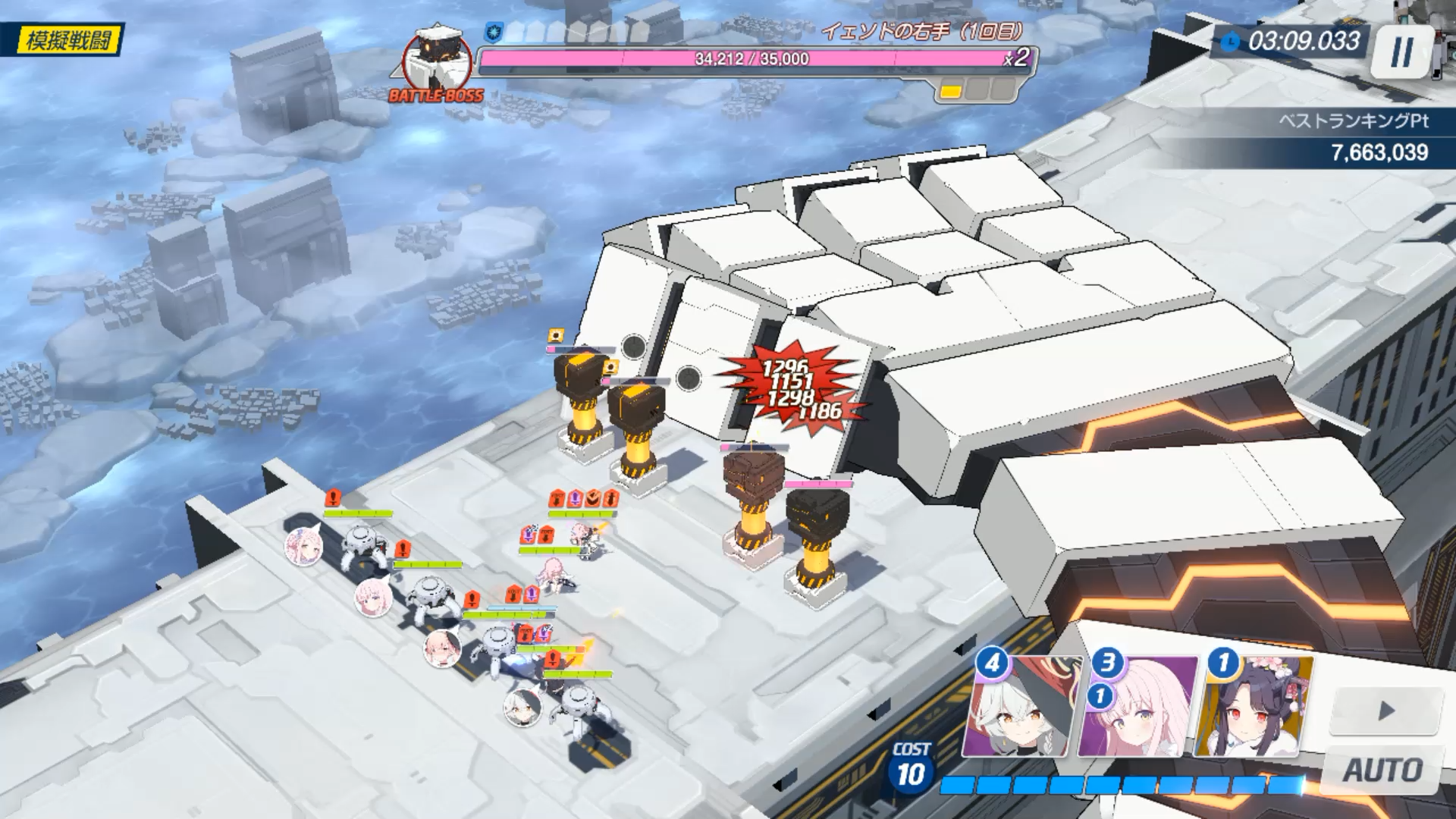
Task: Pause the battle
Action: click(x=1401, y=52)
